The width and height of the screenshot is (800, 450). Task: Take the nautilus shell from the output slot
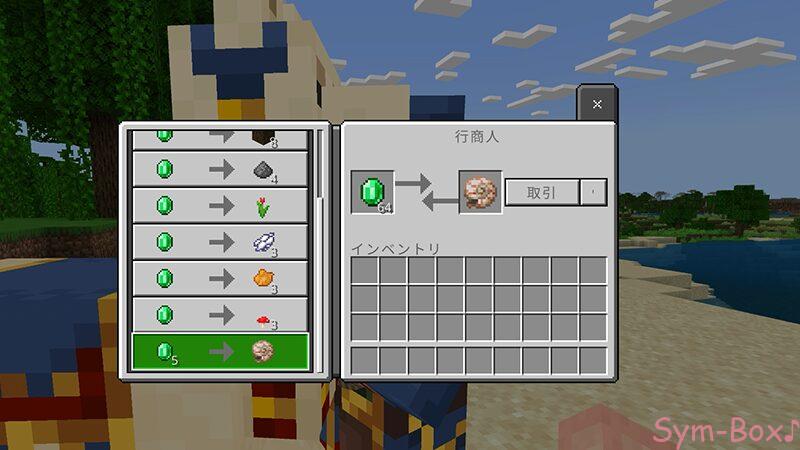[x=480, y=192]
